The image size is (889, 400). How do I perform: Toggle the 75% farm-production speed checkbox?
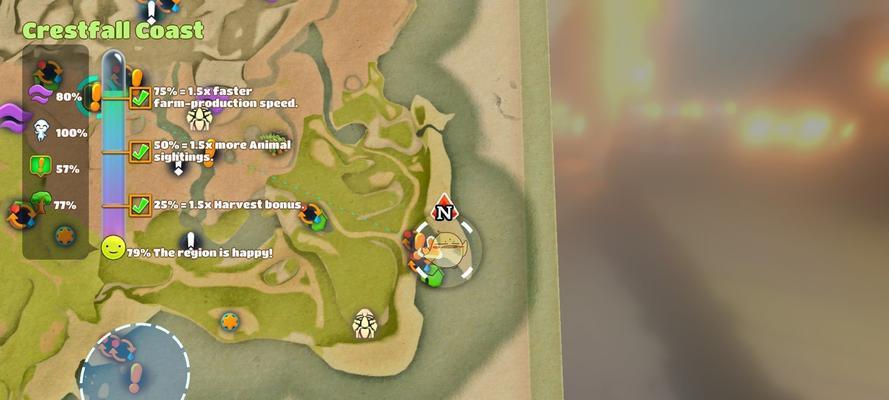[140, 98]
